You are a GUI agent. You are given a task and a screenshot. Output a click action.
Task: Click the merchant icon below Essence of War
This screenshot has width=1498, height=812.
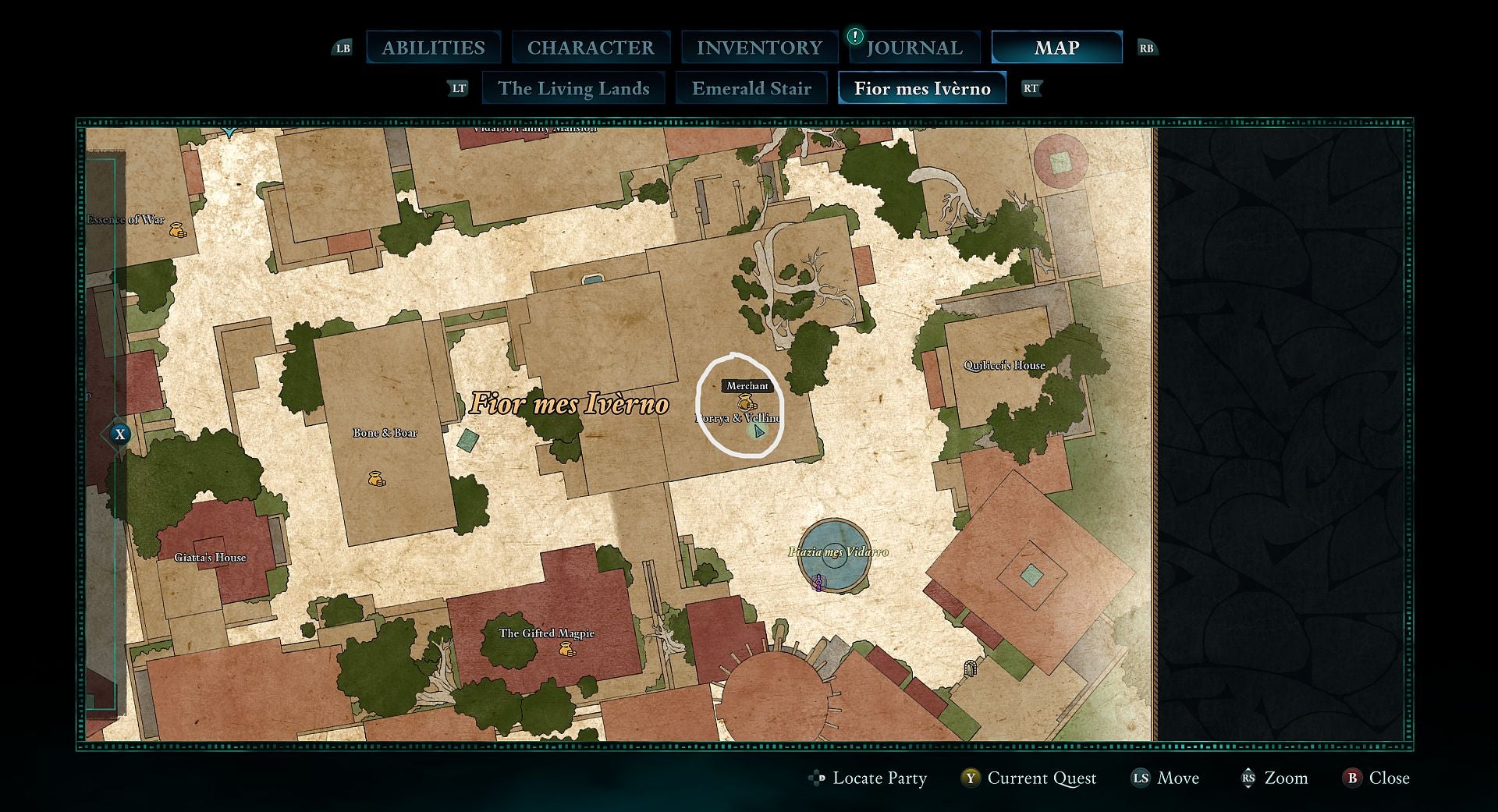pyautogui.click(x=176, y=229)
